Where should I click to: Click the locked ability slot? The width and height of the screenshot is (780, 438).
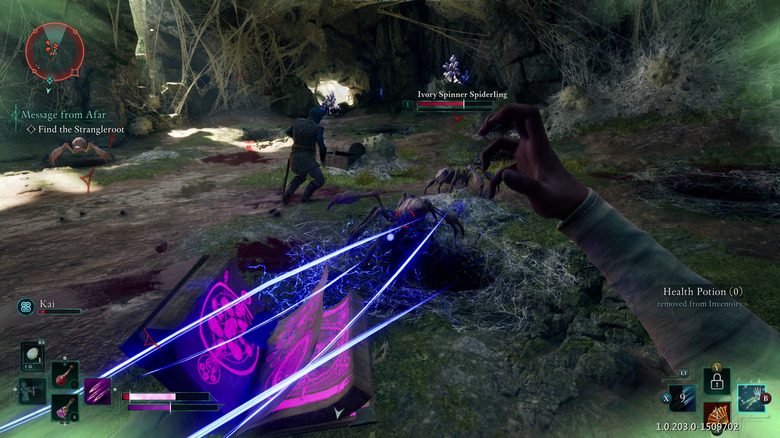click(x=716, y=381)
